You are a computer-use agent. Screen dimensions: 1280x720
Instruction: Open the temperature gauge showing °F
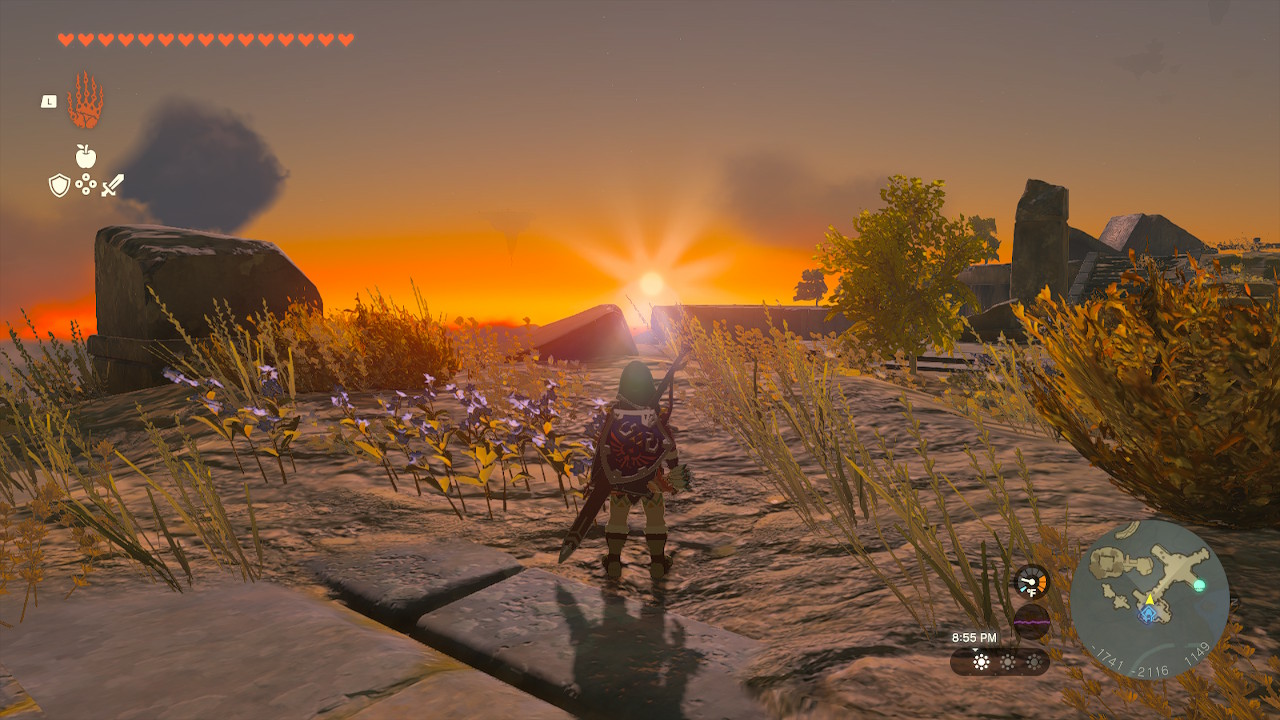[x=1030, y=583]
